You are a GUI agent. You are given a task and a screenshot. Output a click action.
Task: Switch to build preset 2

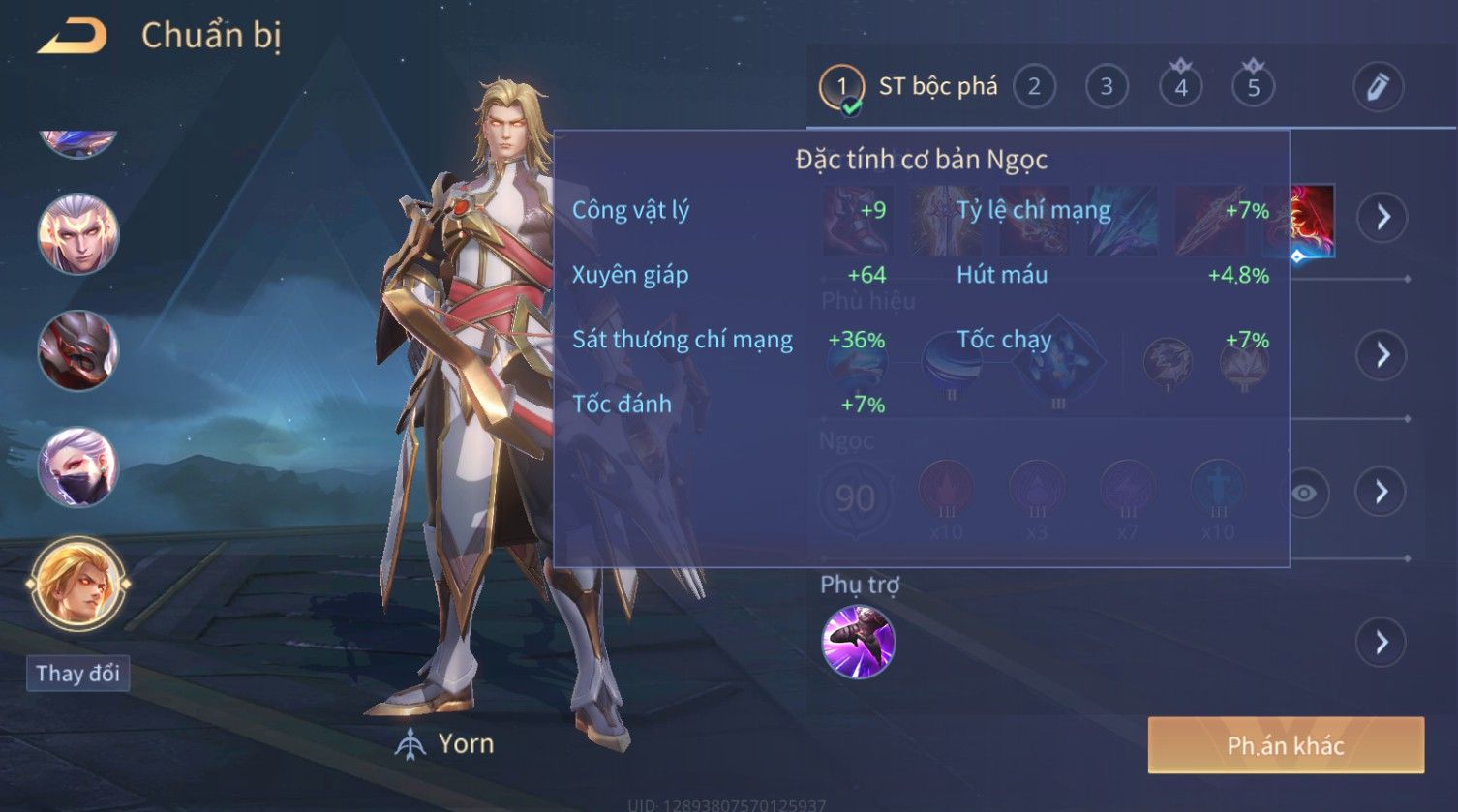[x=1034, y=87]
